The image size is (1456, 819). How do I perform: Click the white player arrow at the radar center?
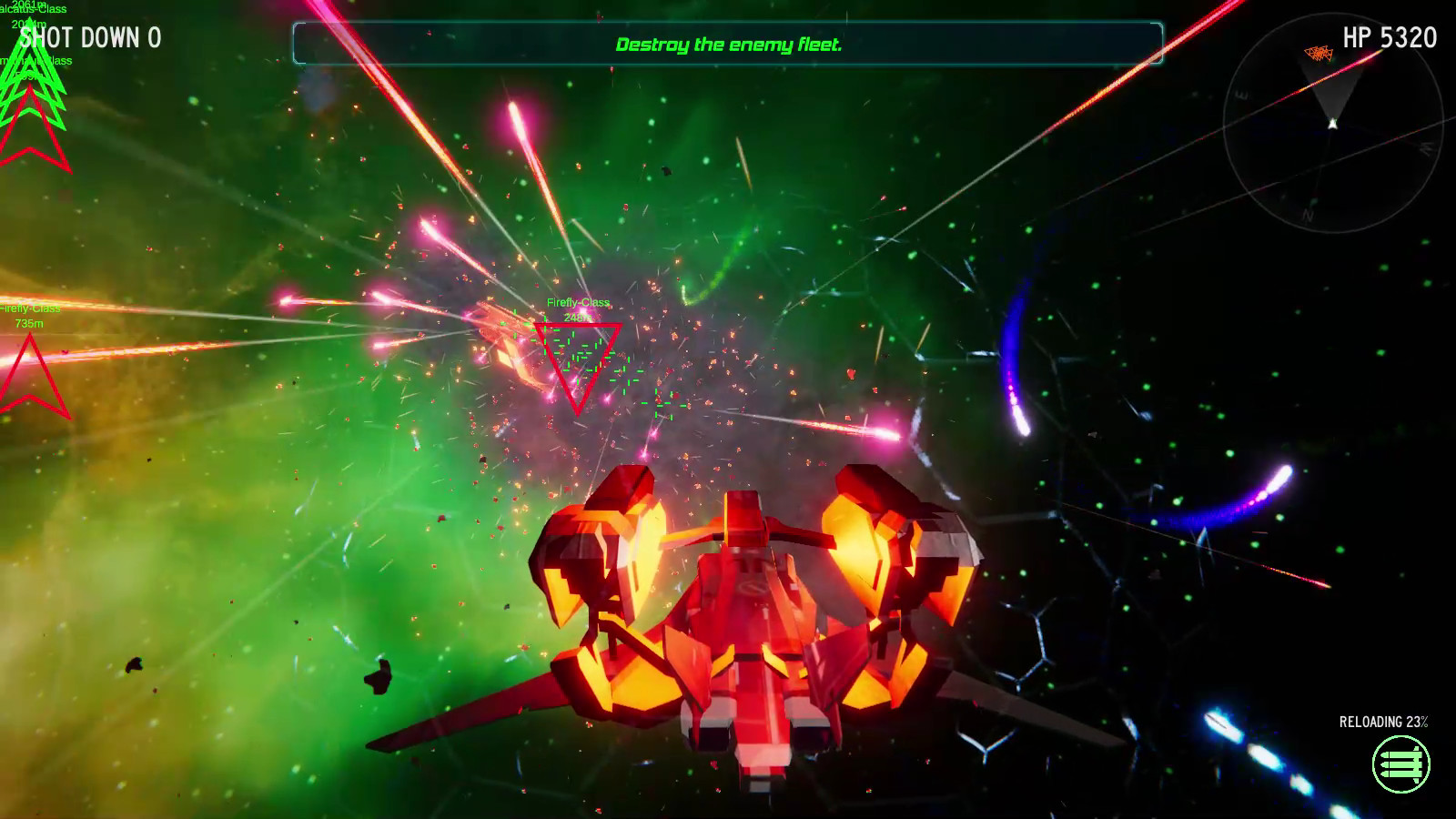coord(1332,122)
